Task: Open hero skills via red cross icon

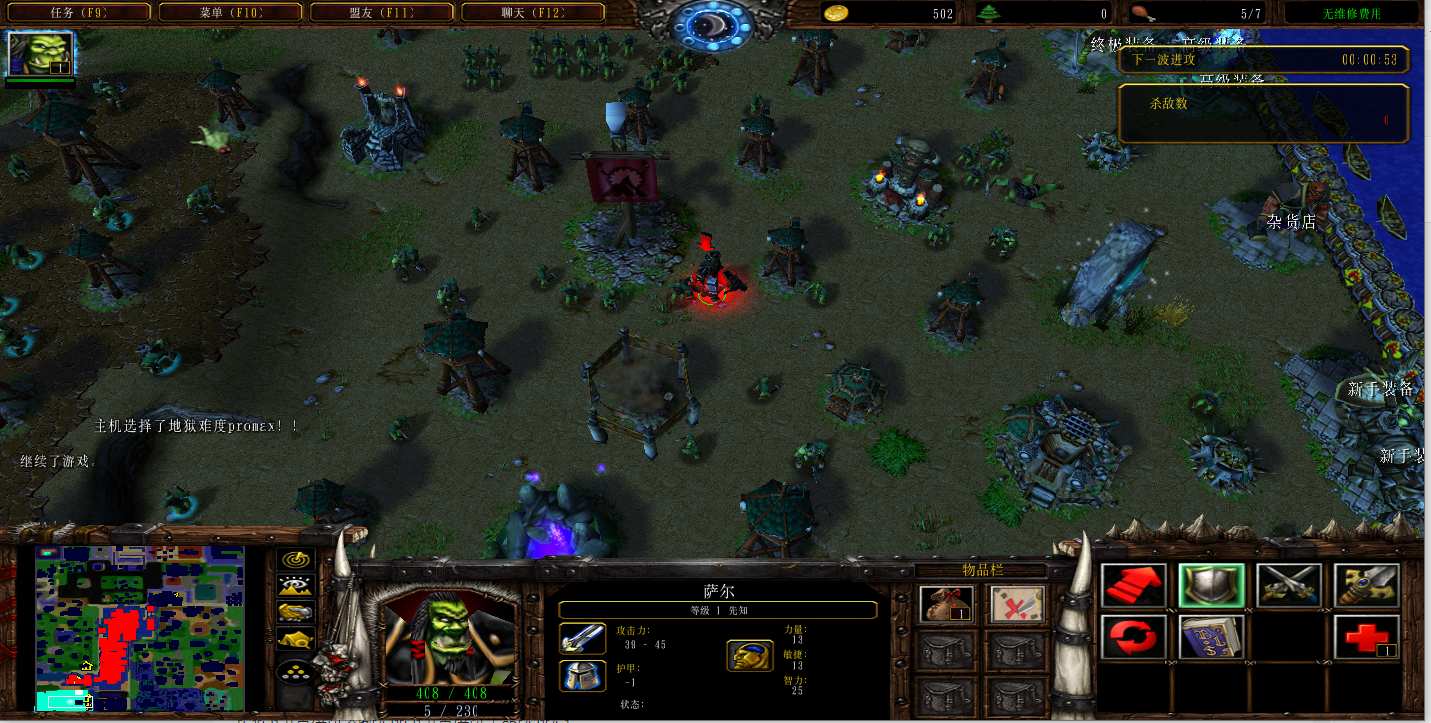Action: pyautogui.click(x=1366, y=637)
